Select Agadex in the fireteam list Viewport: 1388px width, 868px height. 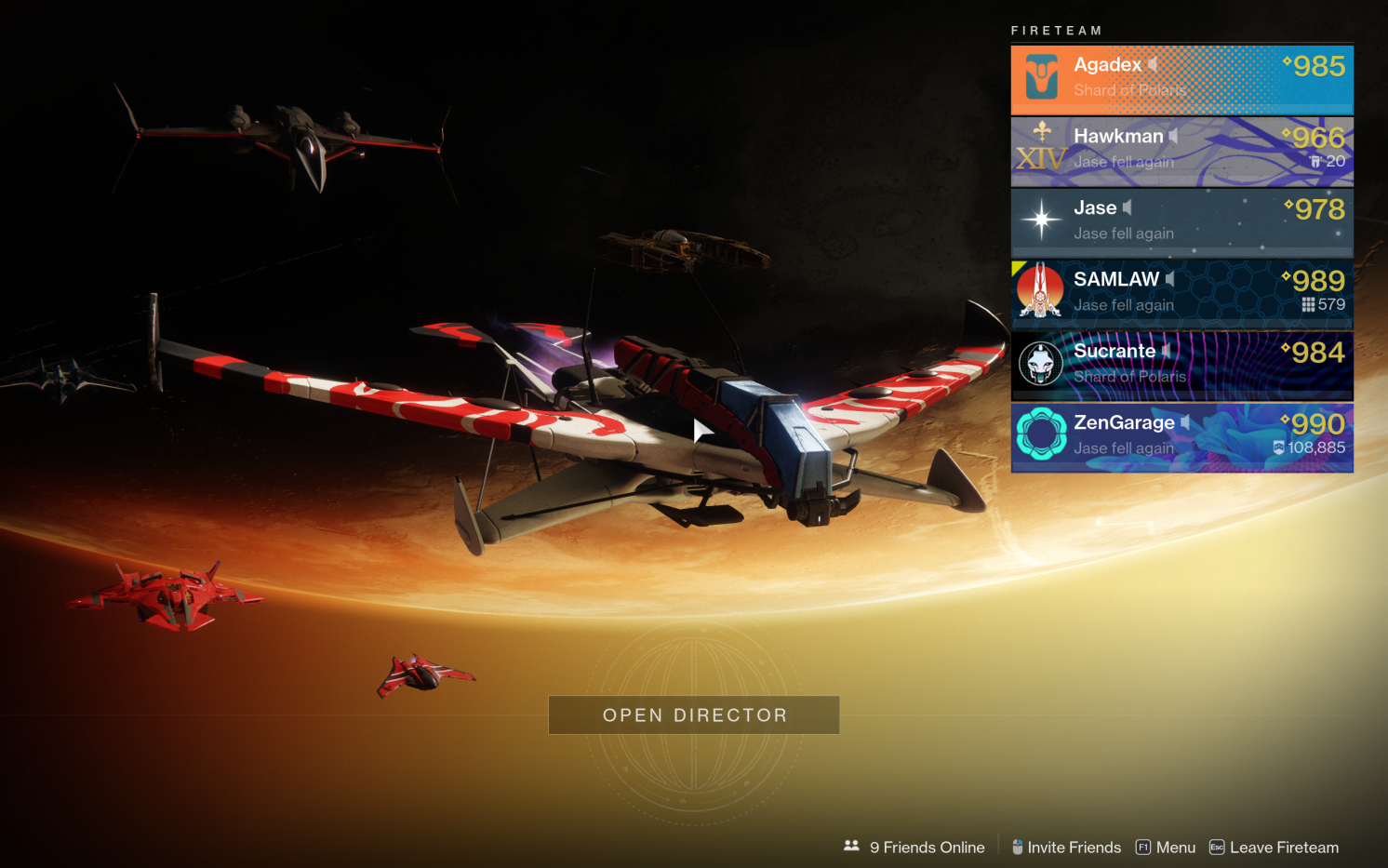[1181, 79]
